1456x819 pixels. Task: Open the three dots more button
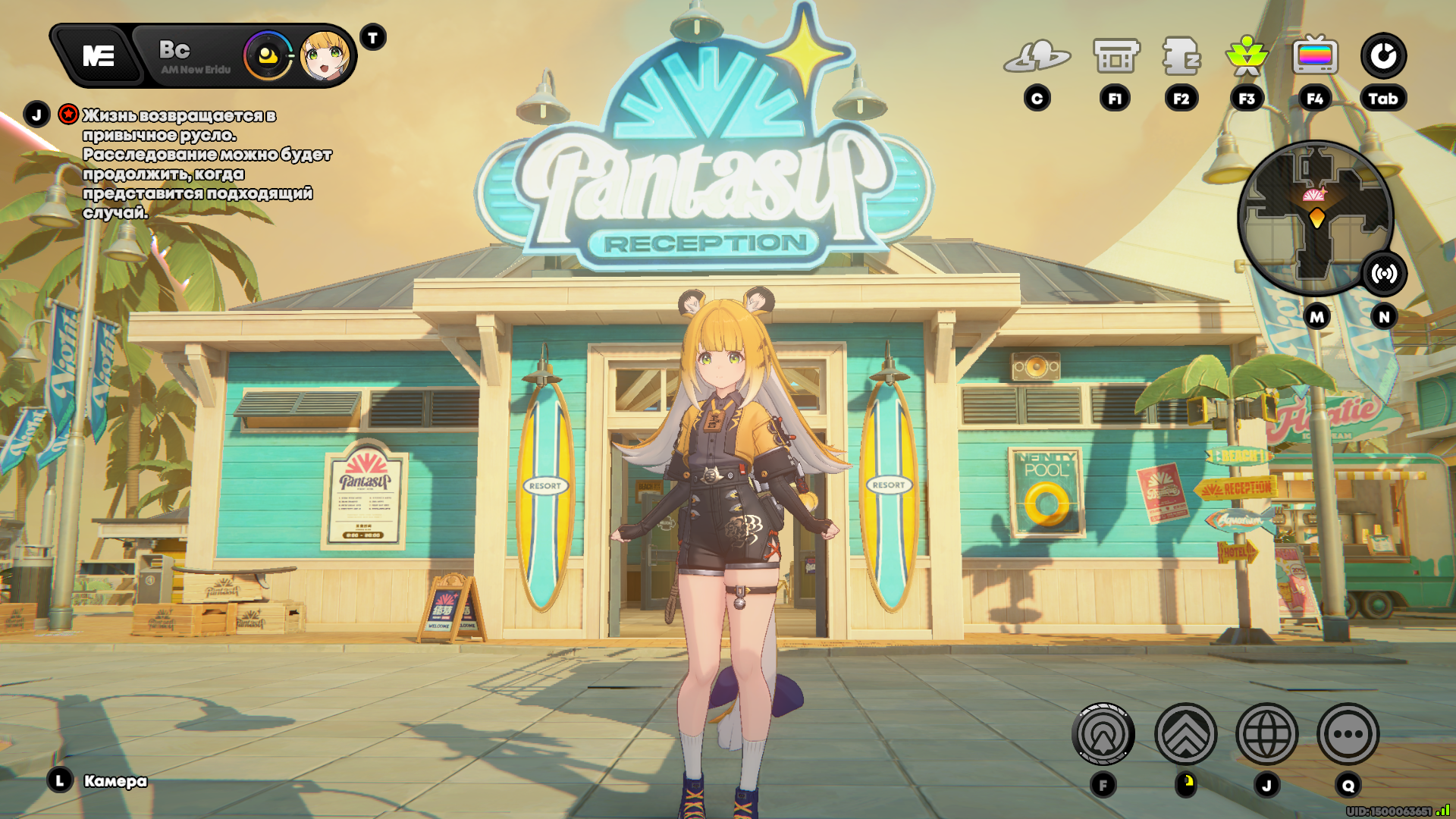(x=1348, y=734)
